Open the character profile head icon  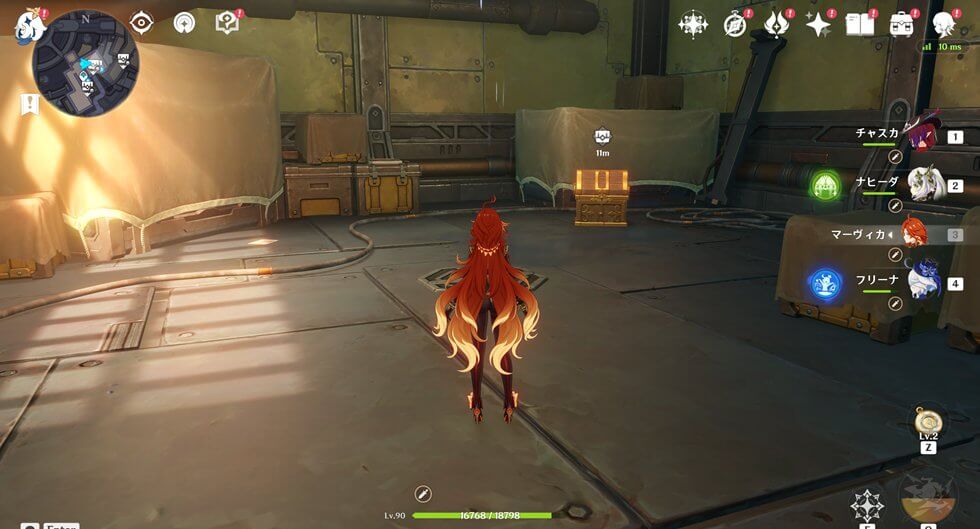(943, 24)
